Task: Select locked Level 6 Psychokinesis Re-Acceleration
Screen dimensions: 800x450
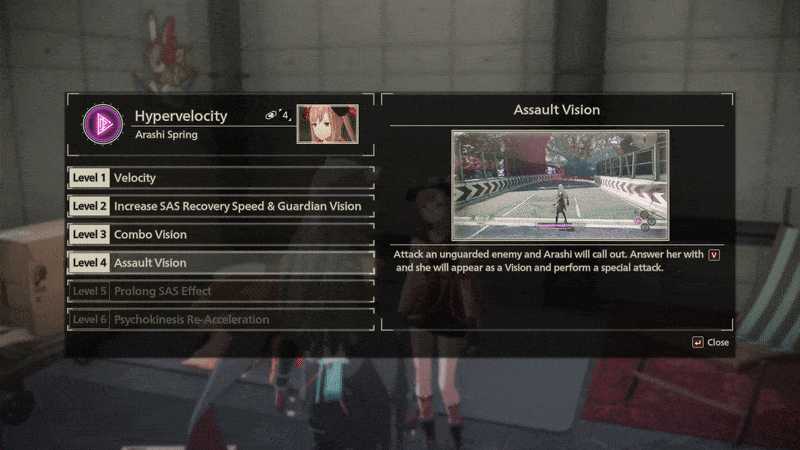Action: coord(220,319)
